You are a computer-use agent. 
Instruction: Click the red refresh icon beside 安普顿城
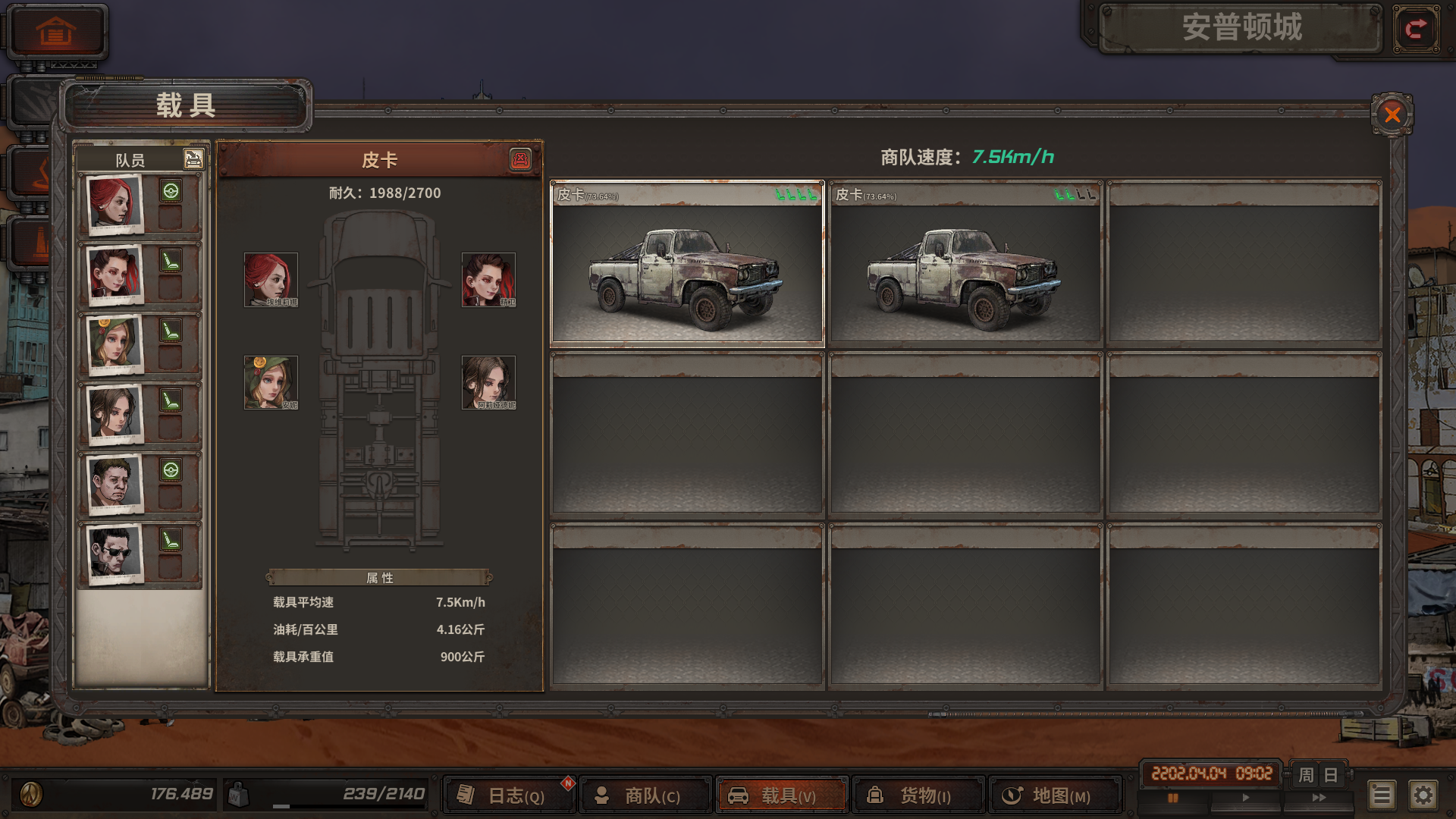1415,29
